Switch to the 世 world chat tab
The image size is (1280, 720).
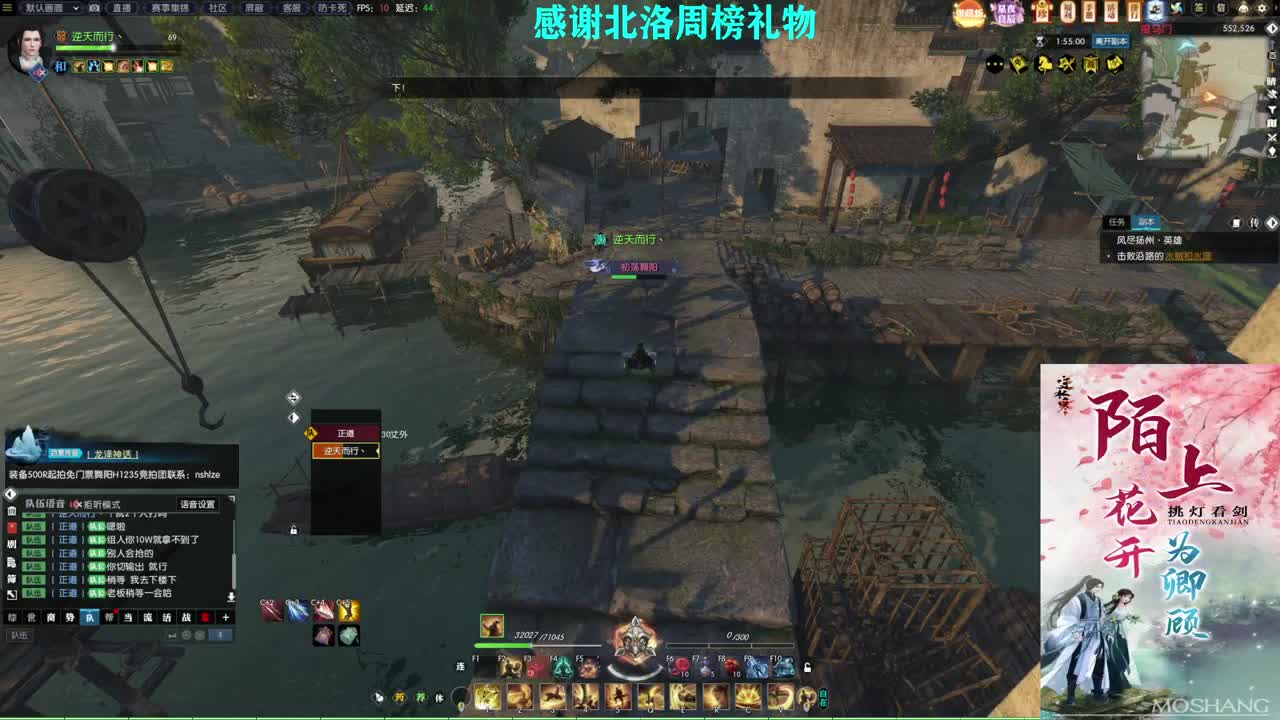coord(31,616)
